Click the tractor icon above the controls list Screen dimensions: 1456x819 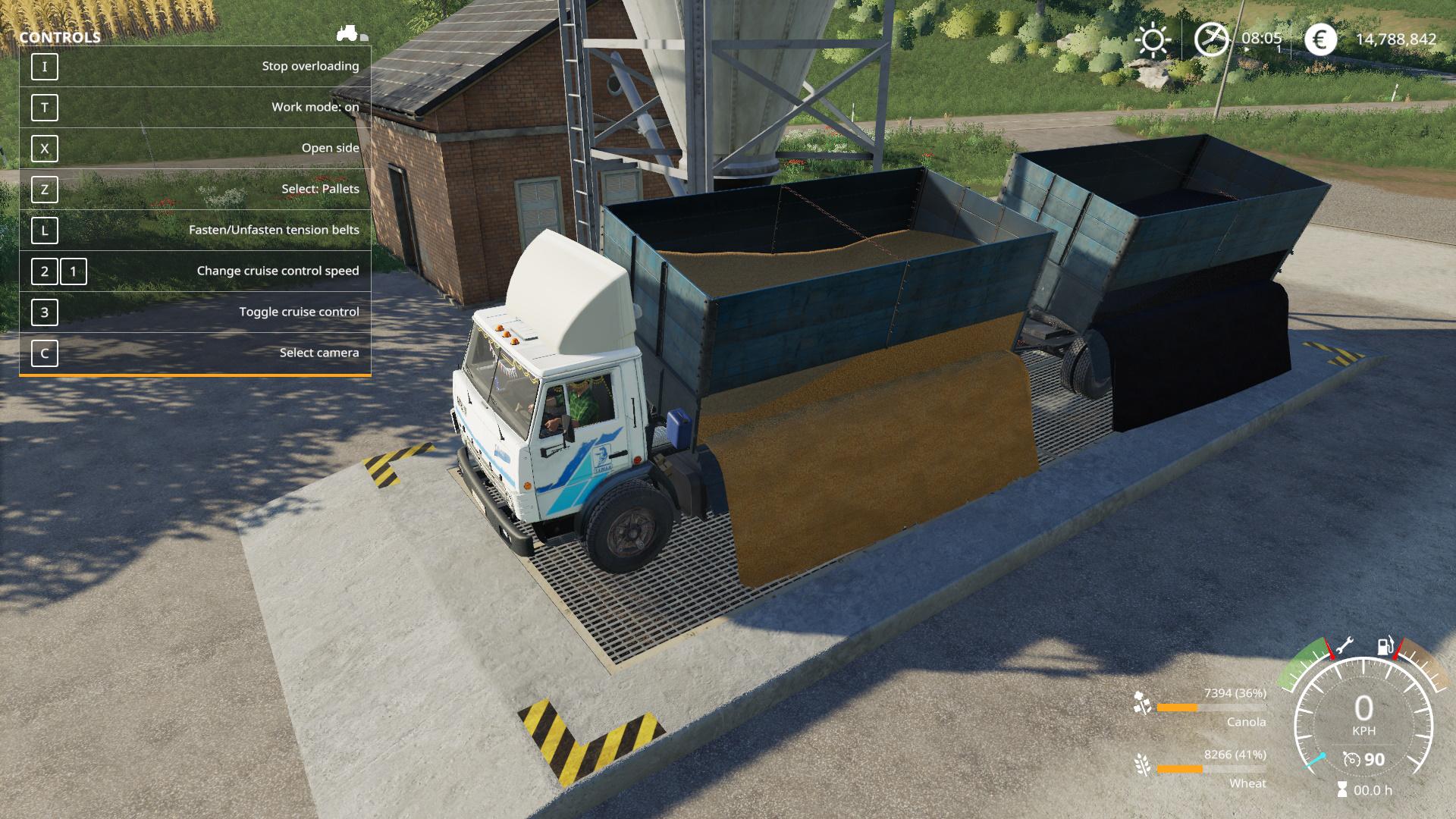tap(348, 33)
